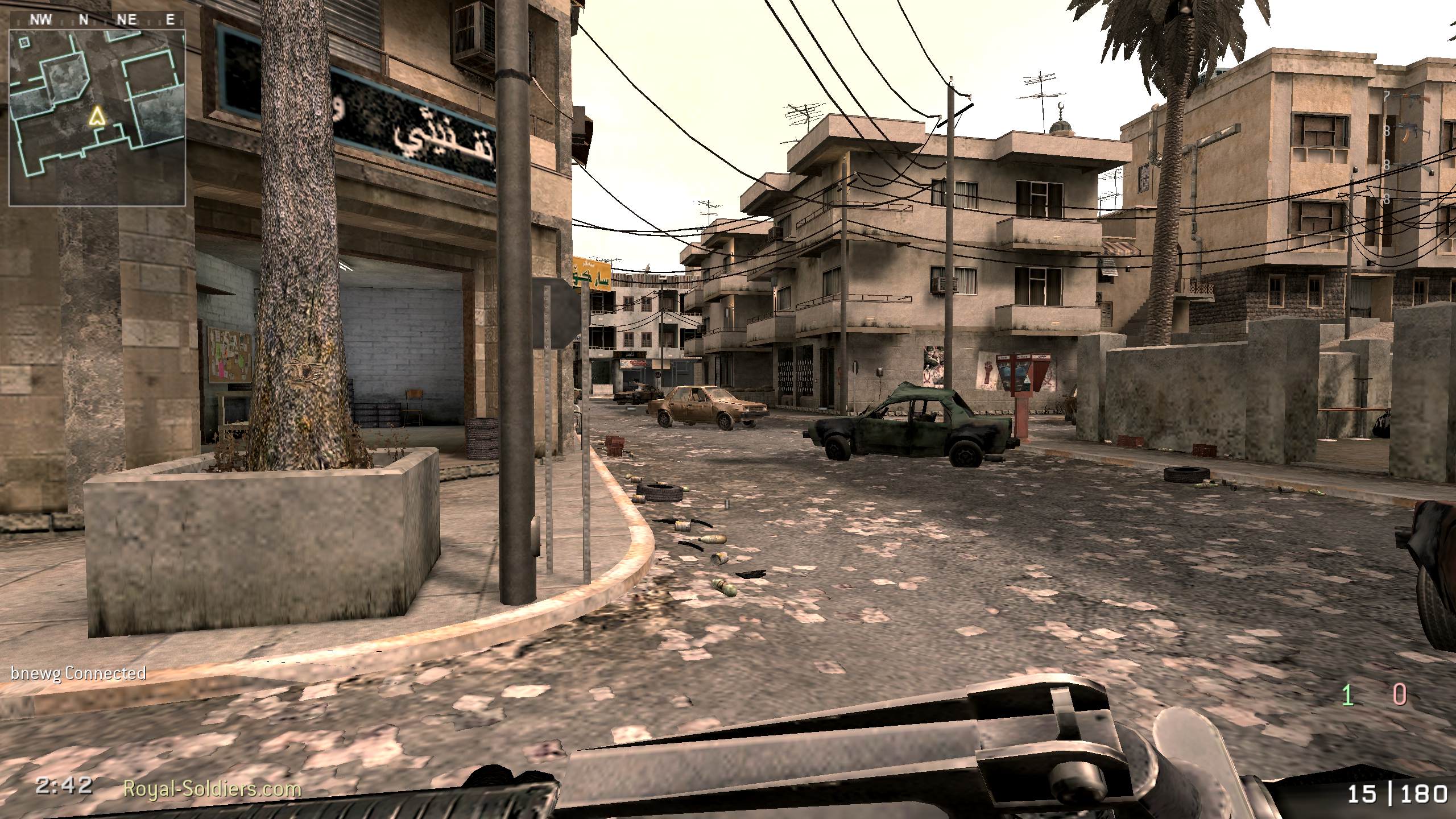
Task: Select the bottom rifle icon in the weapon list
Action: (x=1413, y=200)
